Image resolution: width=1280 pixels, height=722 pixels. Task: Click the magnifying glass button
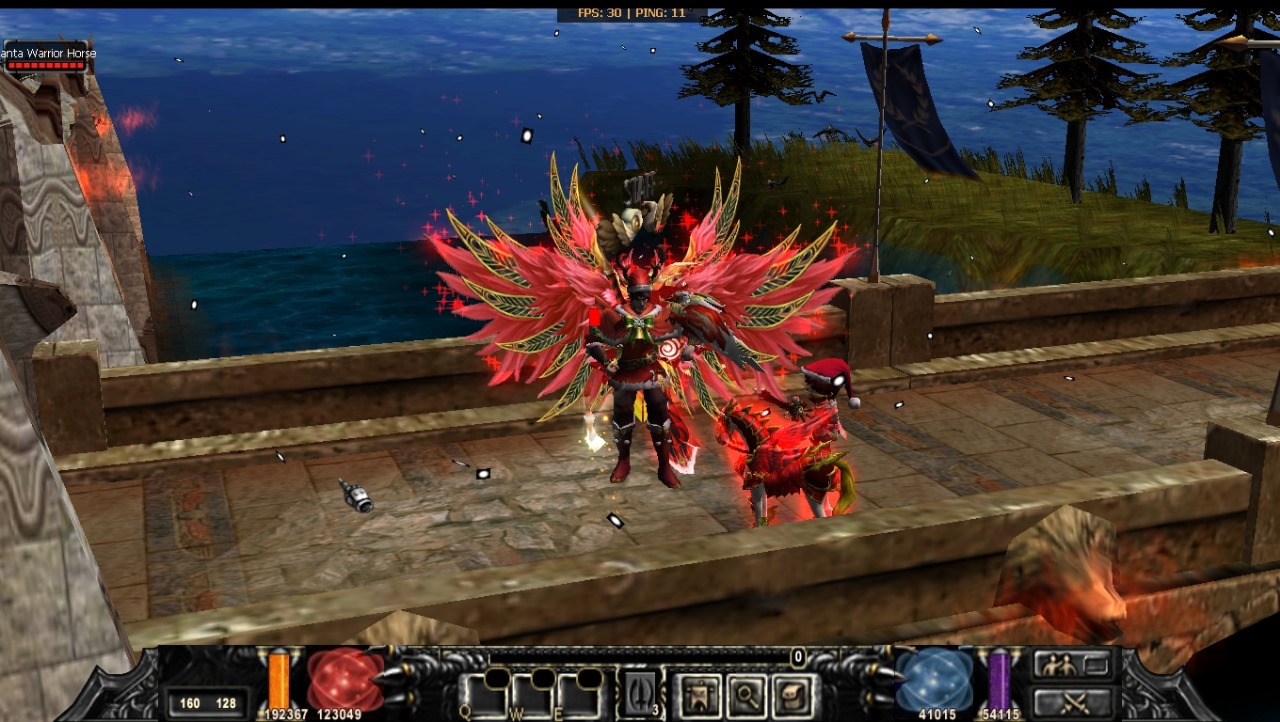[x=747, y=696]
